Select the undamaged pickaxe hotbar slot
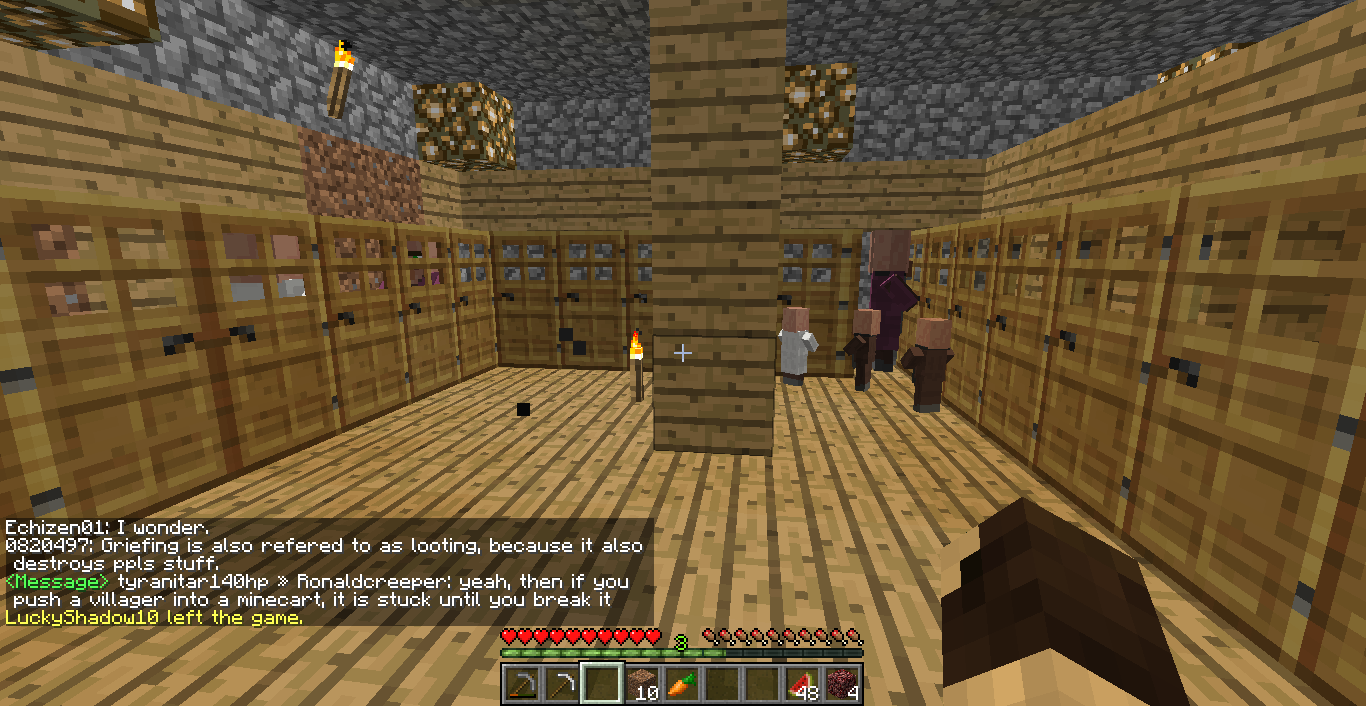 click(x=561, y=684)
